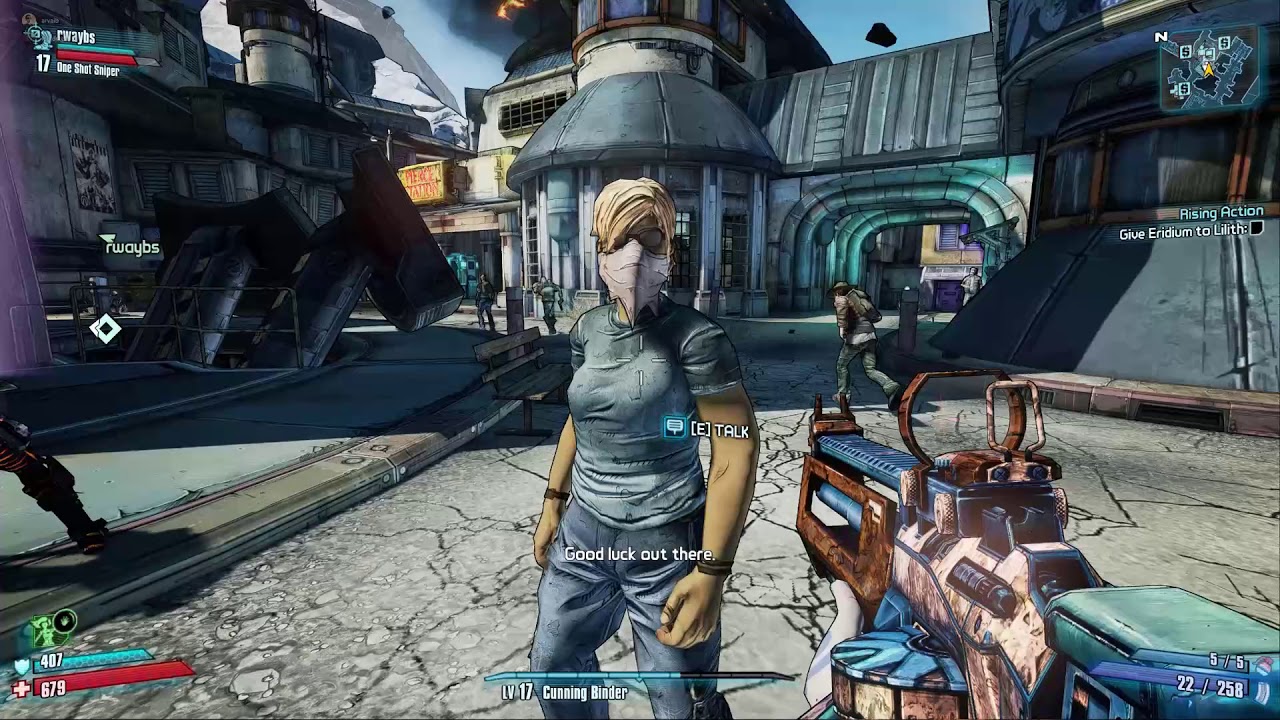Select the Rising Action mission tracker
1280x720 pixels.
1221,212
